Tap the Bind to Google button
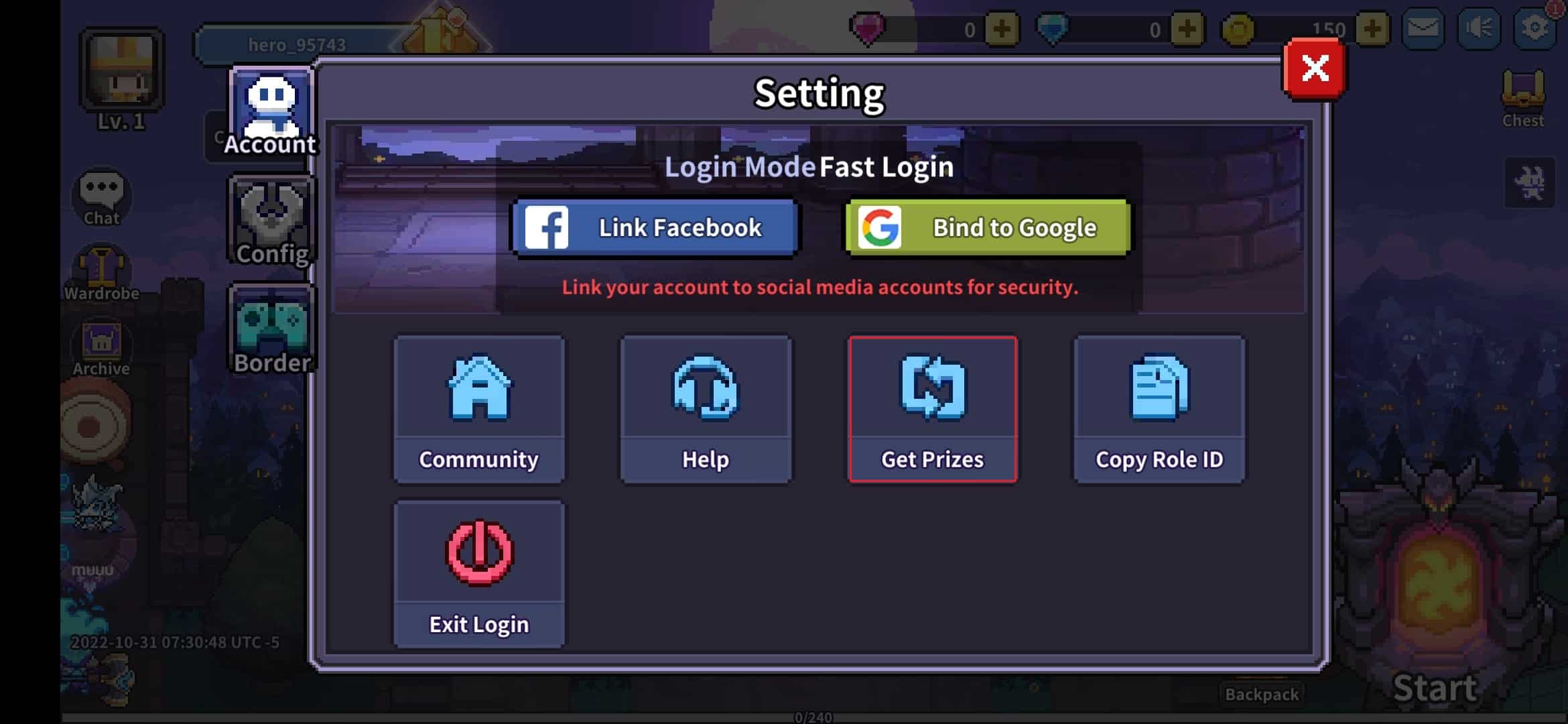 click(x=988, y=228)
